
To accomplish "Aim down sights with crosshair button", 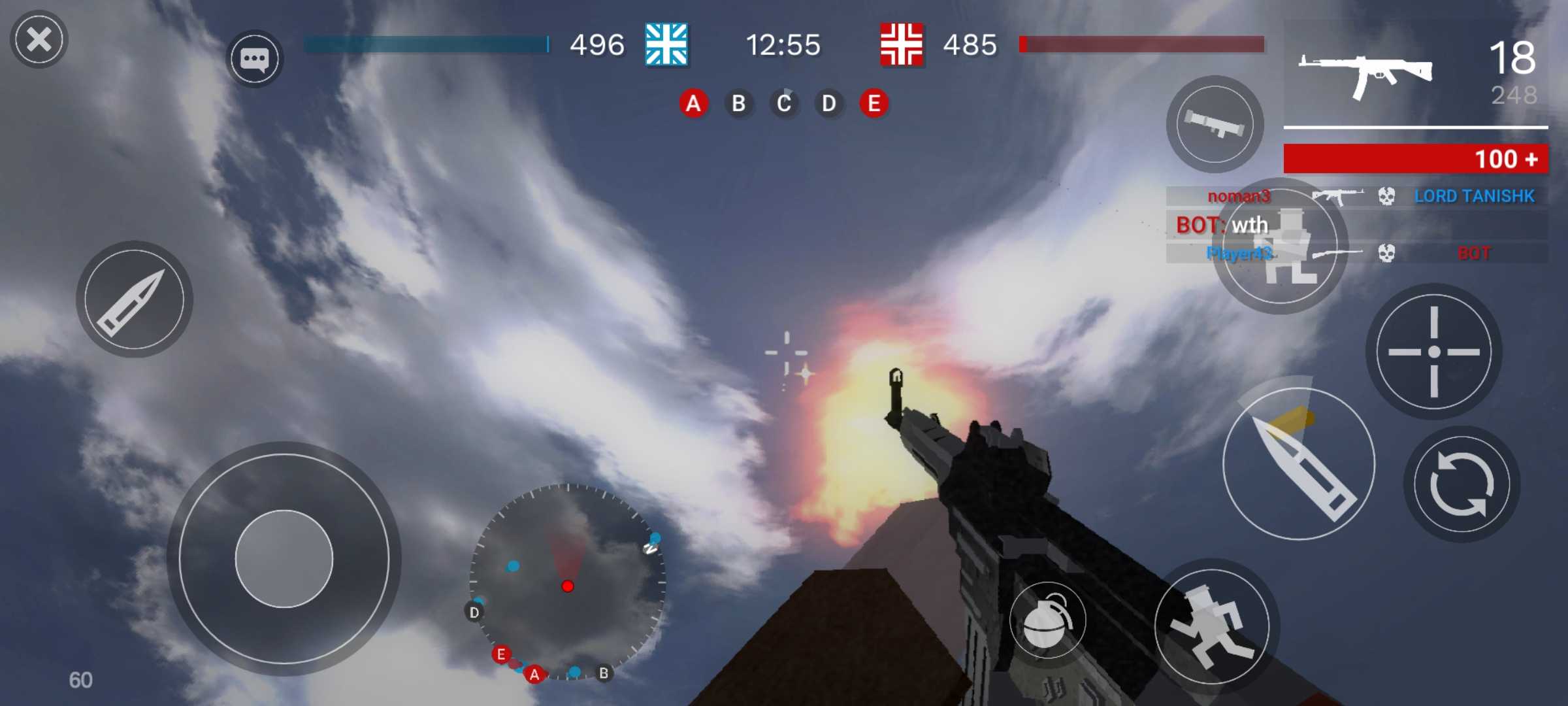I will pos(1433,352).
